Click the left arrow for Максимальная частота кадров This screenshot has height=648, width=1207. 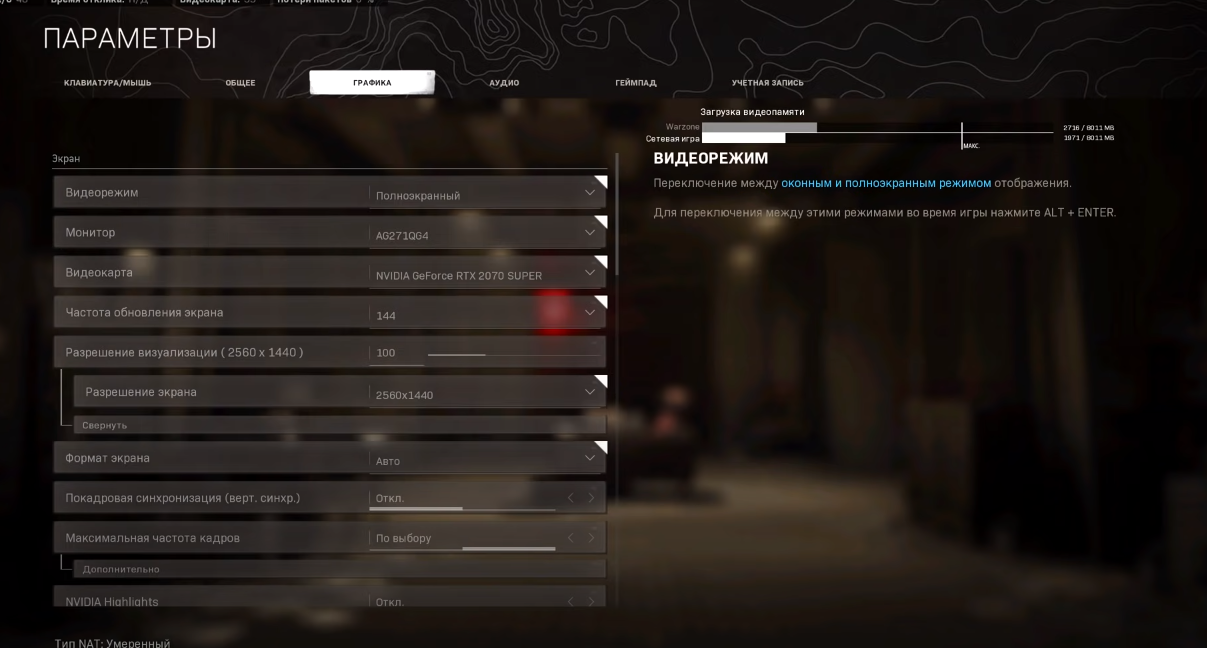click(x=571, y=538)
